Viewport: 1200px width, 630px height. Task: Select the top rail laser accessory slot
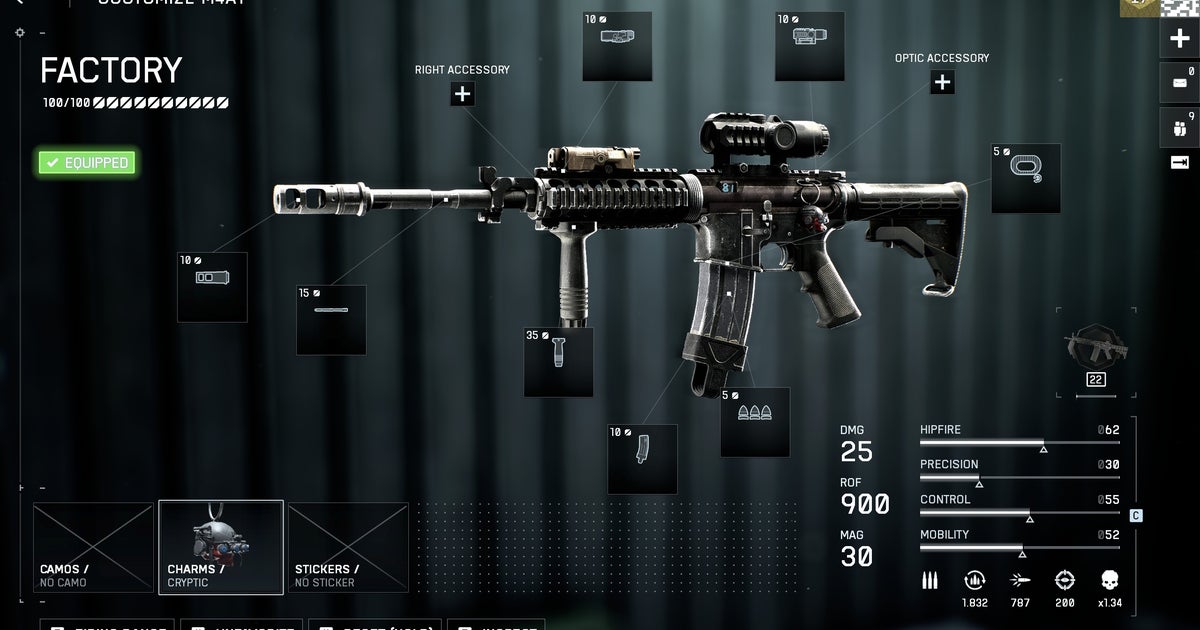point(617,47)
